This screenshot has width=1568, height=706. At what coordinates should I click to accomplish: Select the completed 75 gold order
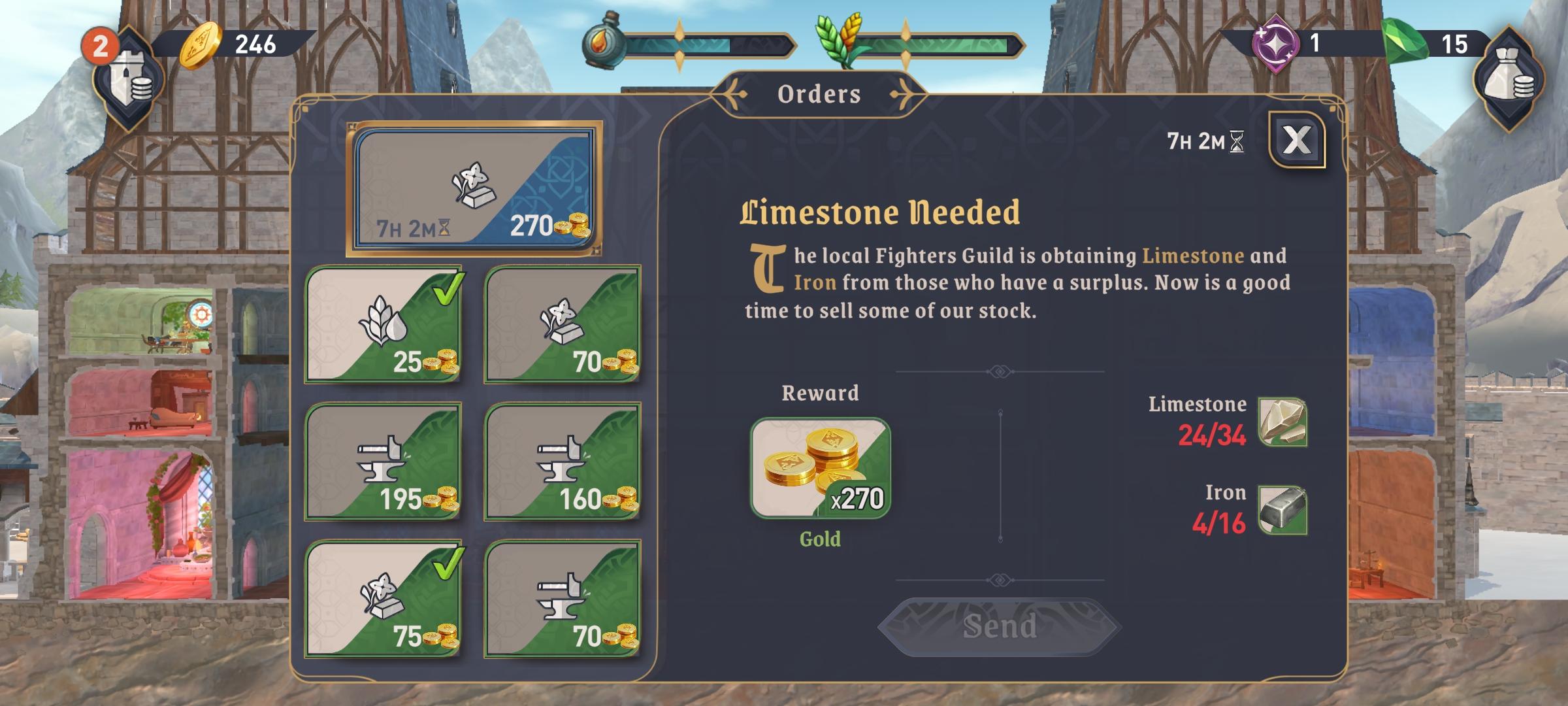pos(384,599)
